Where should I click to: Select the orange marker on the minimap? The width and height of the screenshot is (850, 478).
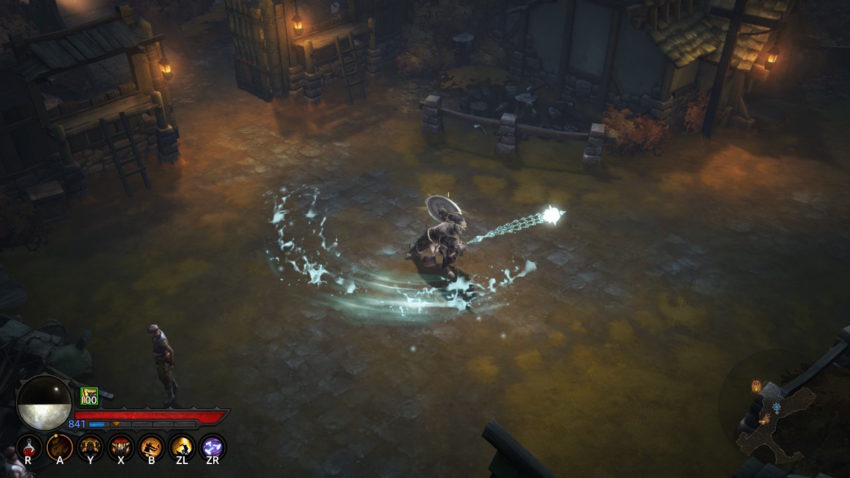[756, 386]
